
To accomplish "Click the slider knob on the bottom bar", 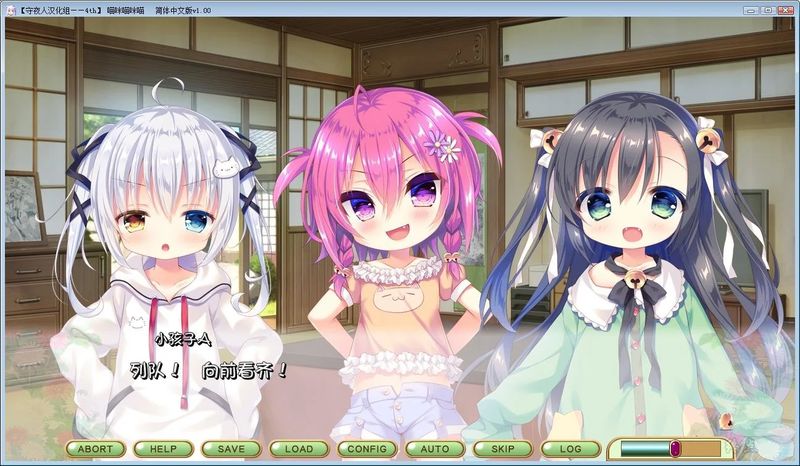I will coord(675,449).
